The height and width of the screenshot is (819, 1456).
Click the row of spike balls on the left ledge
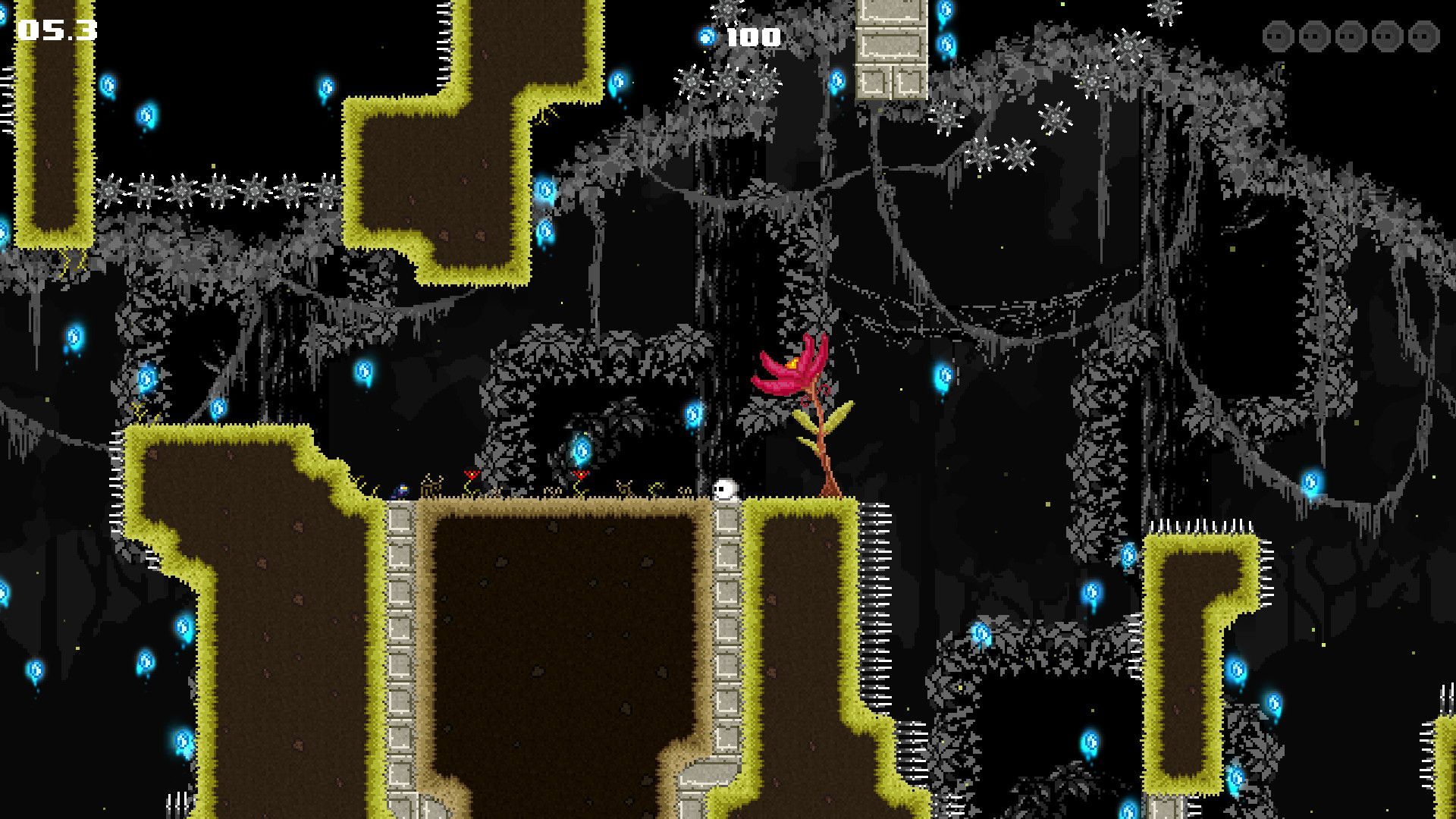pos(220,191)
